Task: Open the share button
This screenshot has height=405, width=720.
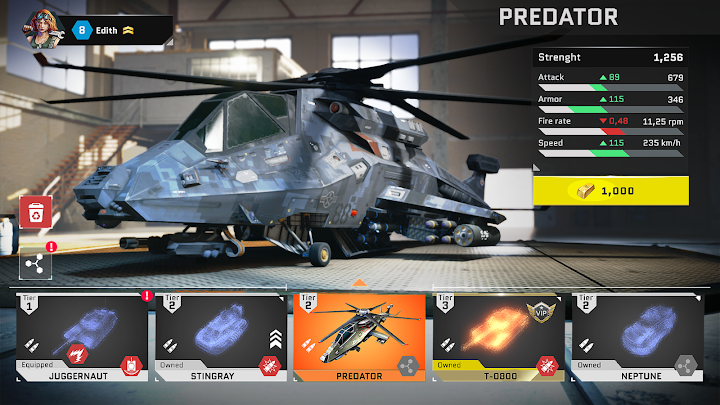Action: click(x=35, y=263)
